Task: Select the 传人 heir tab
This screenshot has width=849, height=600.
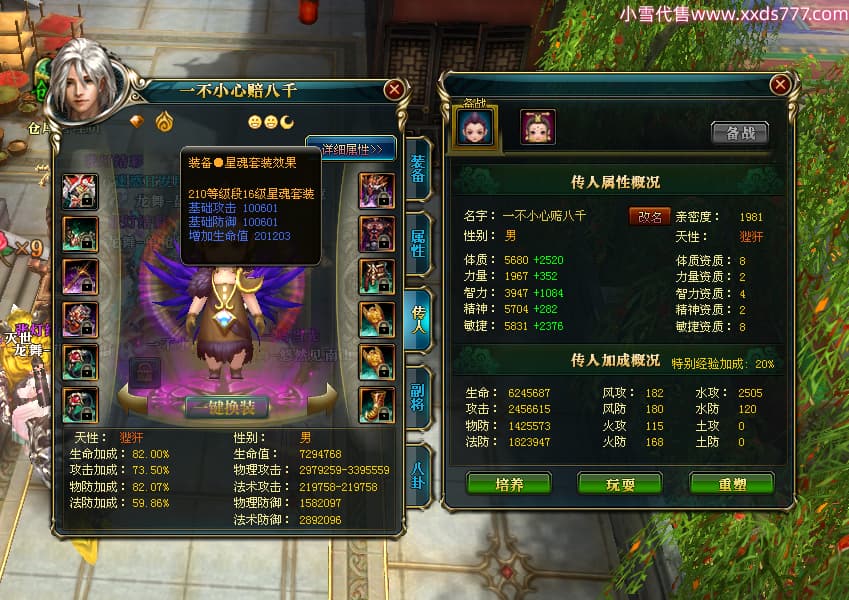Action: [418, 317]
